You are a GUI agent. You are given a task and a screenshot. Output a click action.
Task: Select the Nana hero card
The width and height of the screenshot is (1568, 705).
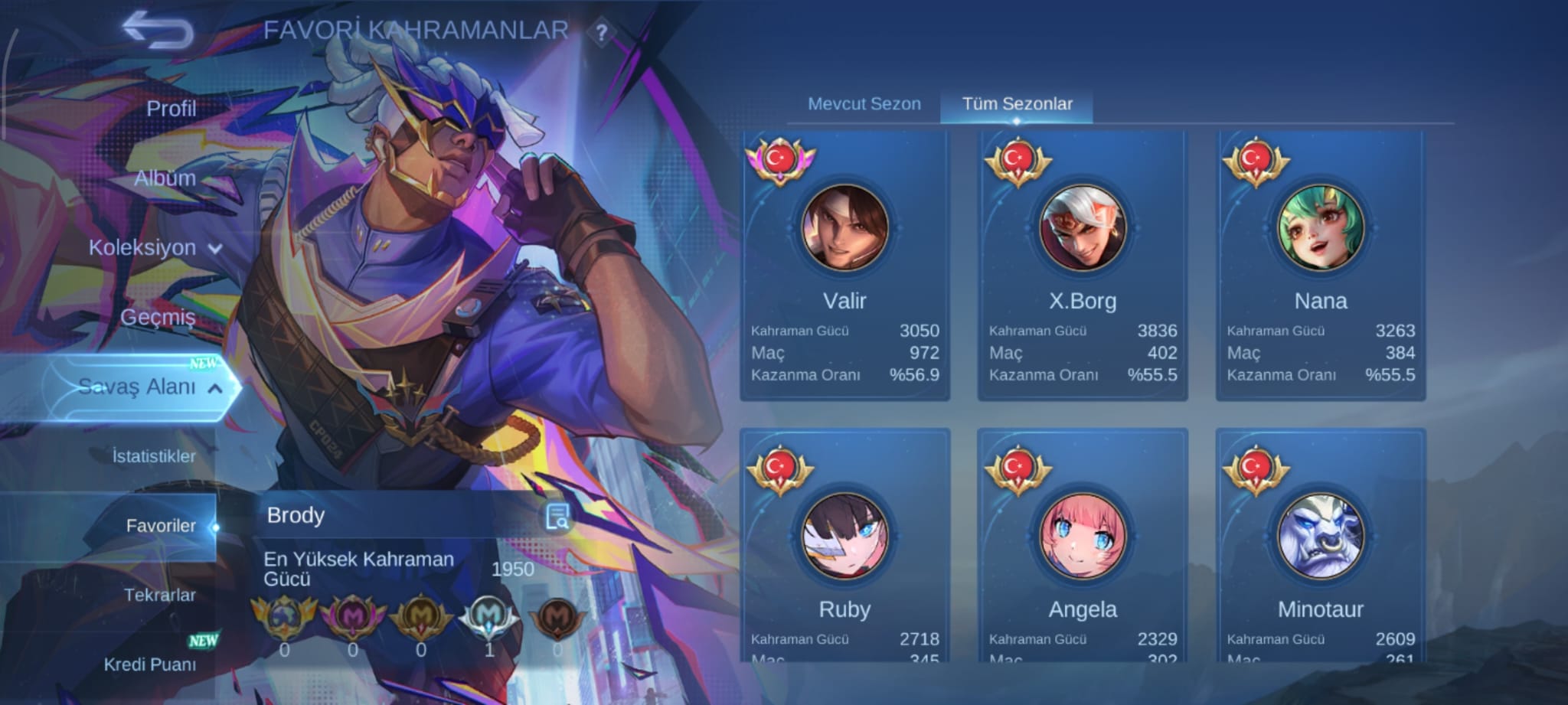click(1321, 264)
